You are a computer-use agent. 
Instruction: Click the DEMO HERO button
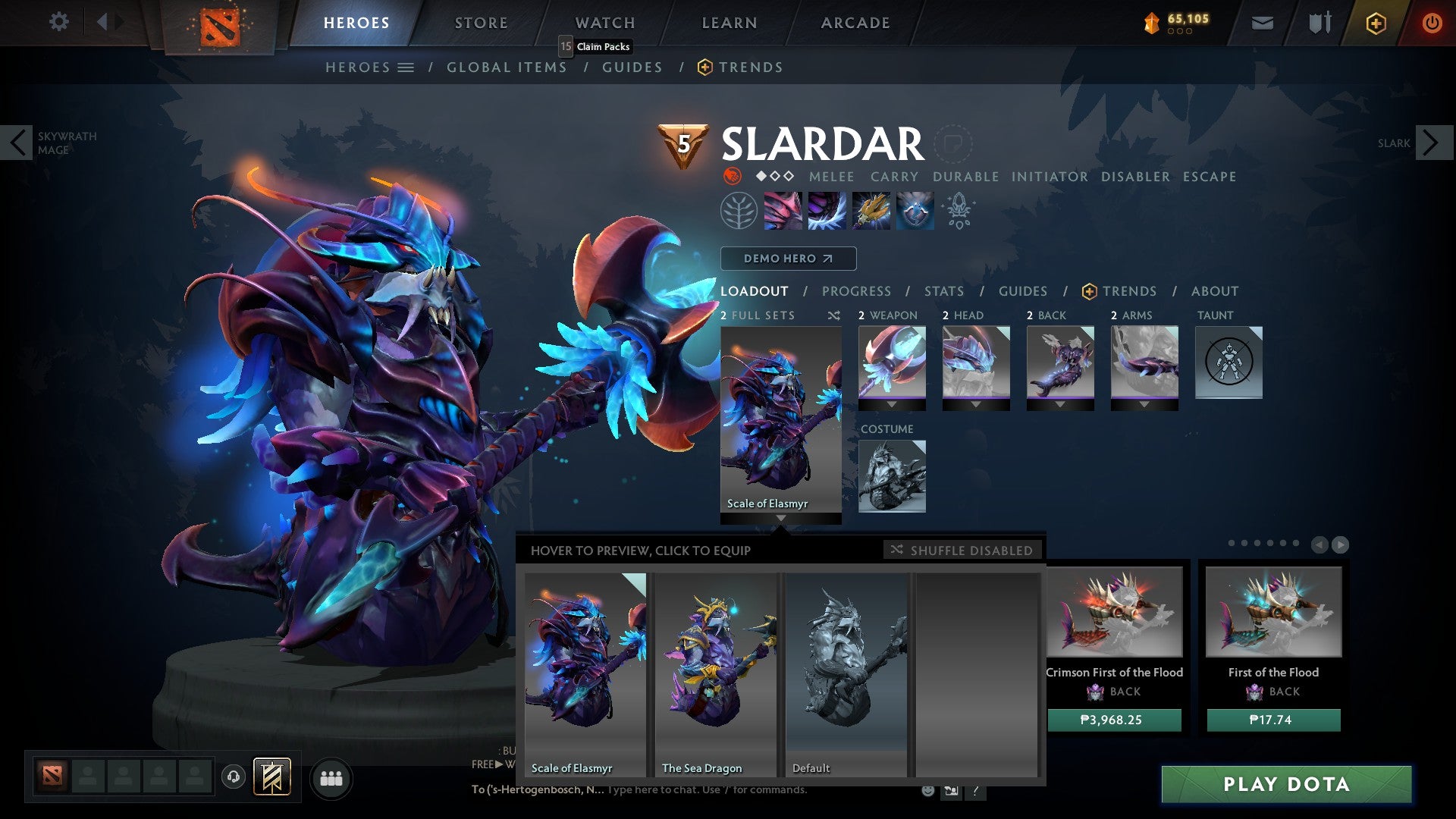coord(788,258)
